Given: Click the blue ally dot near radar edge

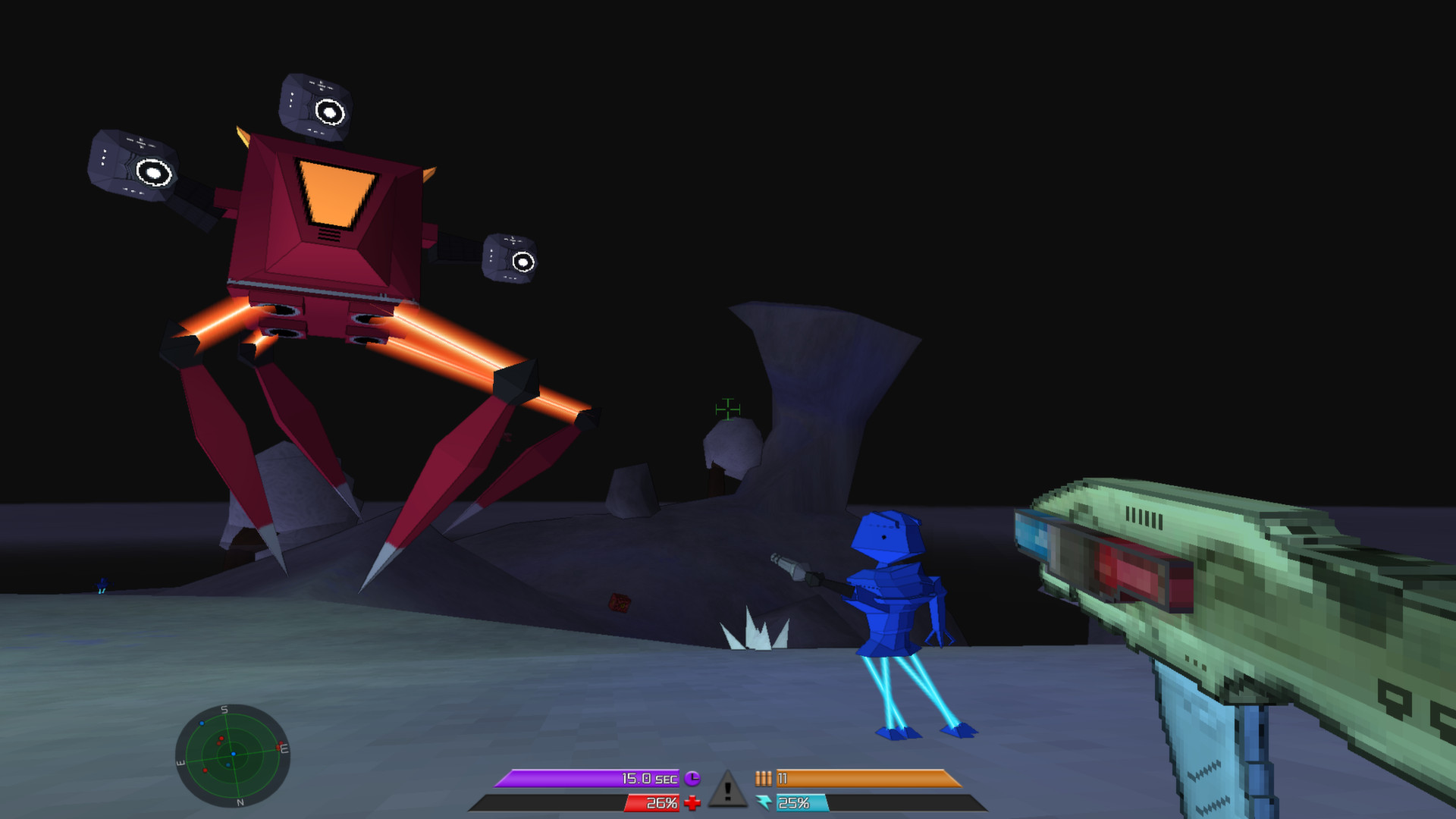Looking at the screenshot, I should [x=202, y=723].
